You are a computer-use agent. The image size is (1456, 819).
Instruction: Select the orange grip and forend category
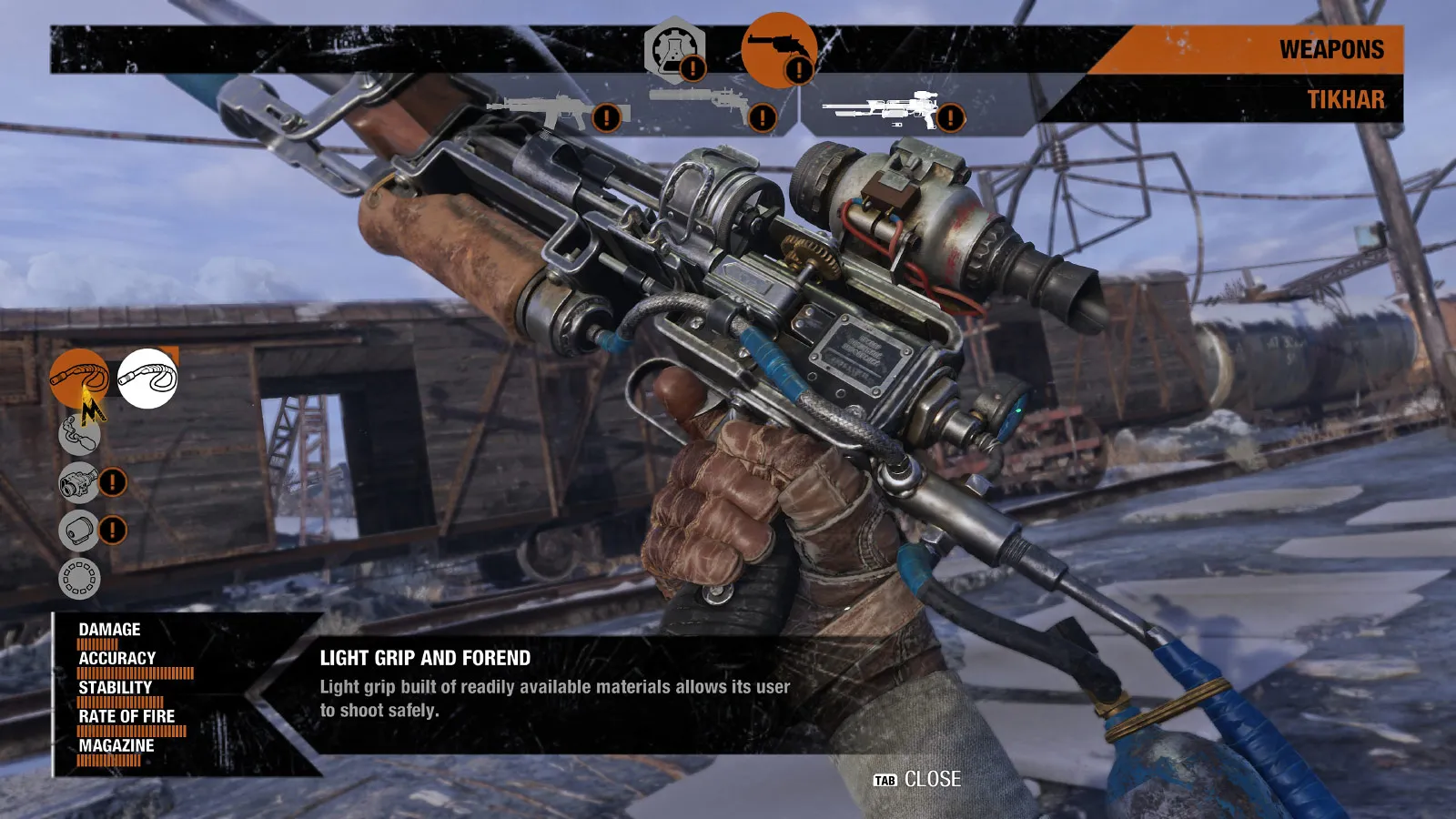[78, 377]
